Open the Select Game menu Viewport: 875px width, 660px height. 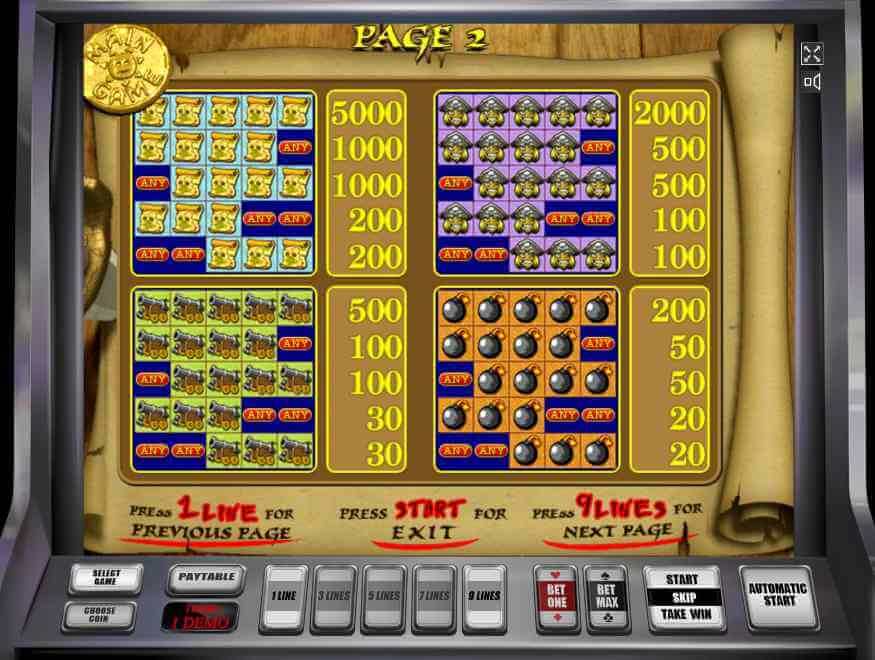105,577
